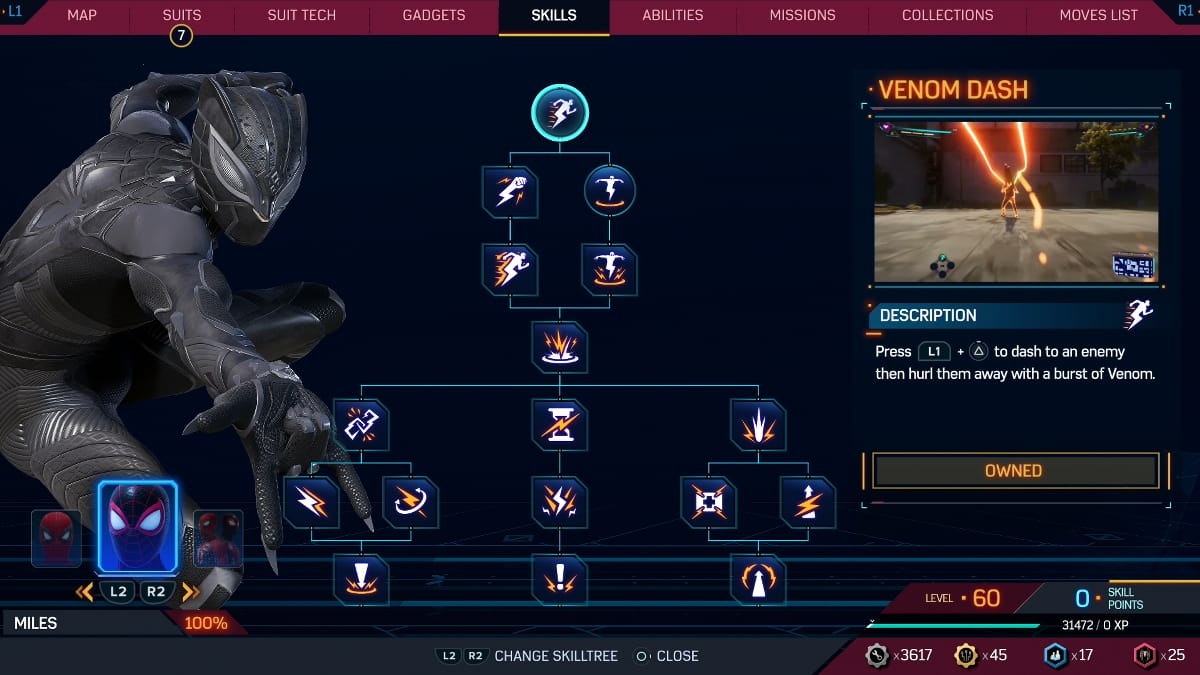Play the Venom Dash preview video
The height and width of the screenshot is (675, 1200).
pos(1014,202)
